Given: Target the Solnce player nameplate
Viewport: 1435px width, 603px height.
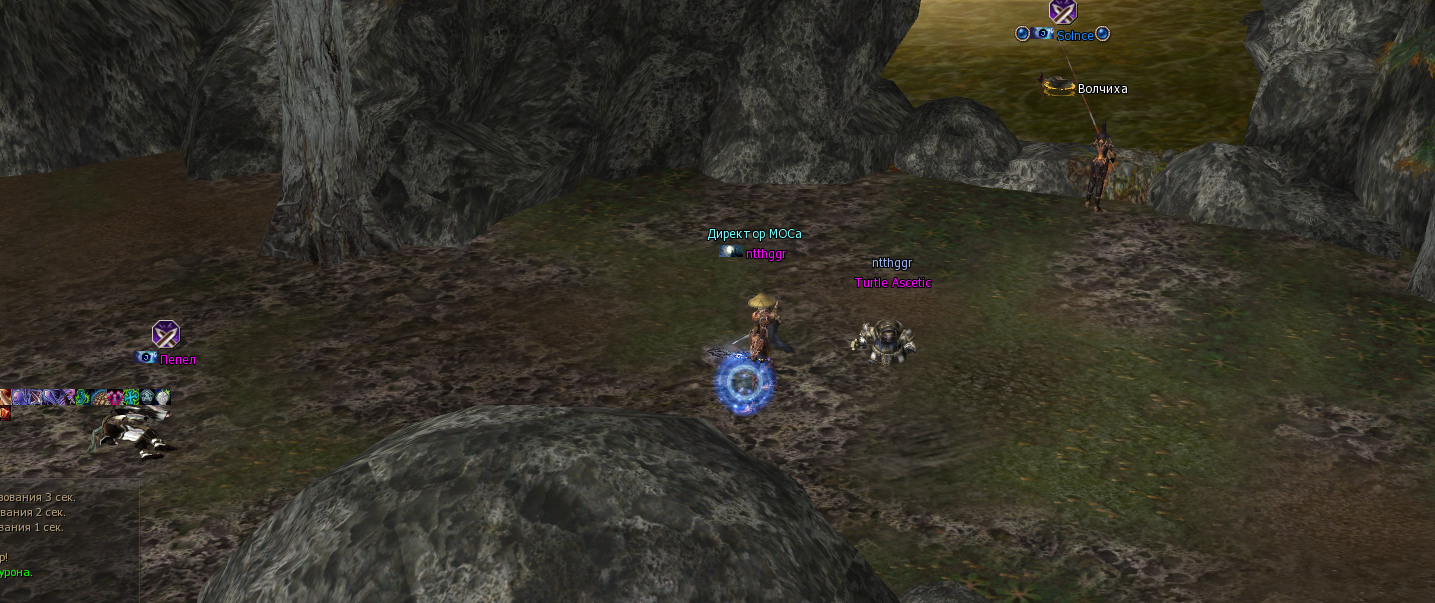Looking at the screenshot, I should (x=1074, y=36).
